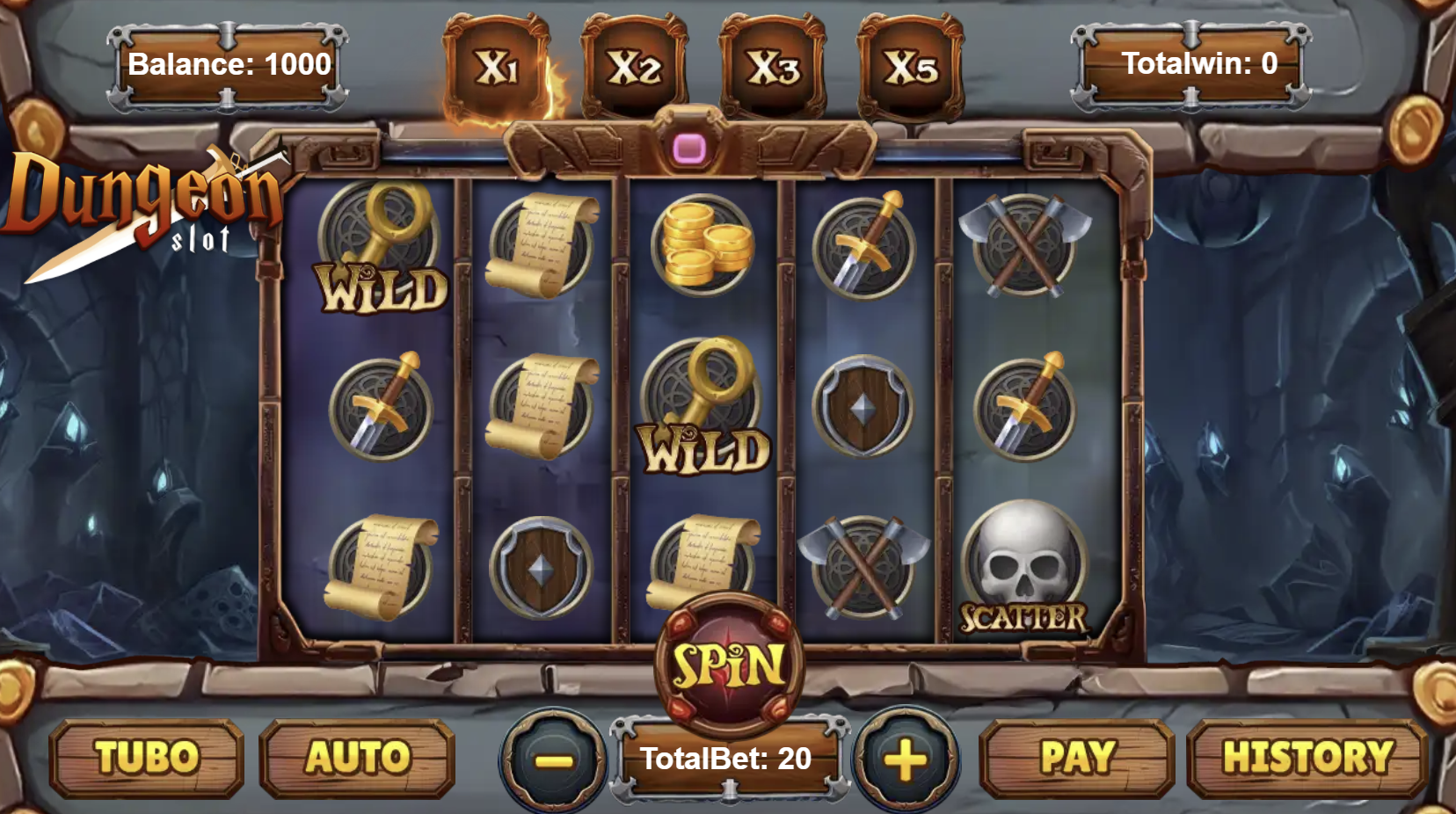This screenshot has height=814, width=1456.
Task: Spin the reels with the SPIN button
Action: 729,665
